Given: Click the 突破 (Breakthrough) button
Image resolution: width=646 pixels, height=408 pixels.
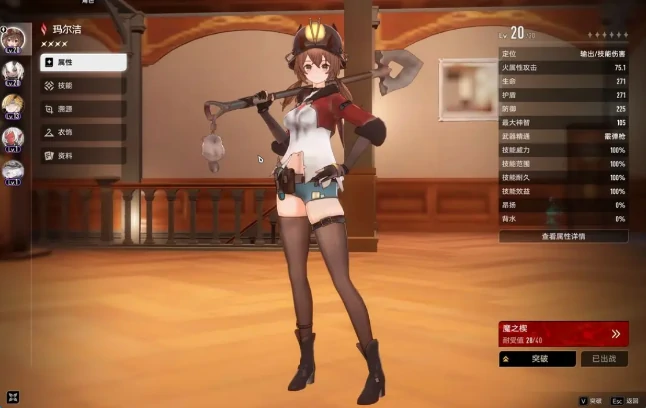Looking at the screenshot, I should tap(537, 359).
